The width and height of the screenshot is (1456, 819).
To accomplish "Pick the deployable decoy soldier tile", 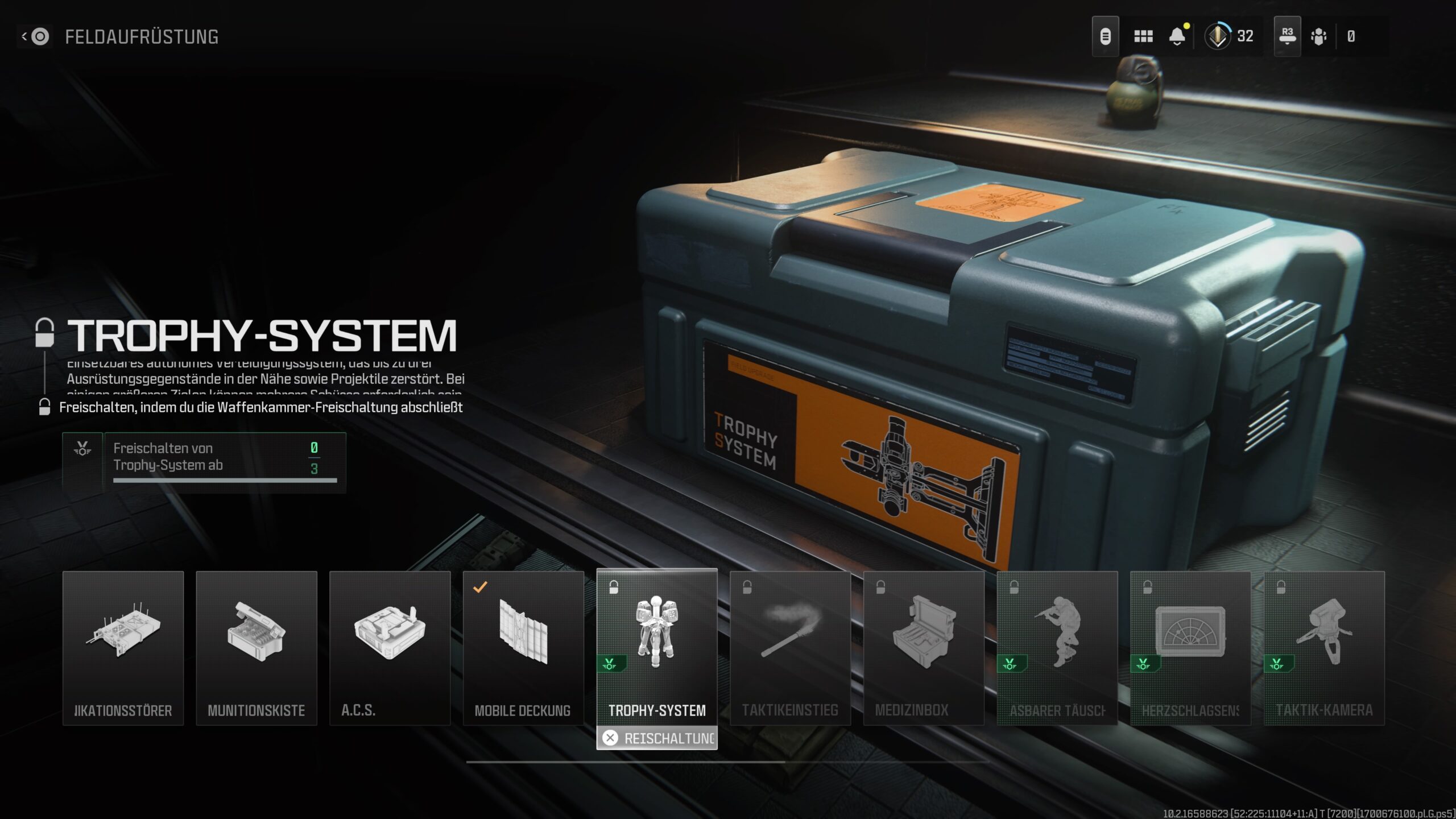I will (1057, 648).
